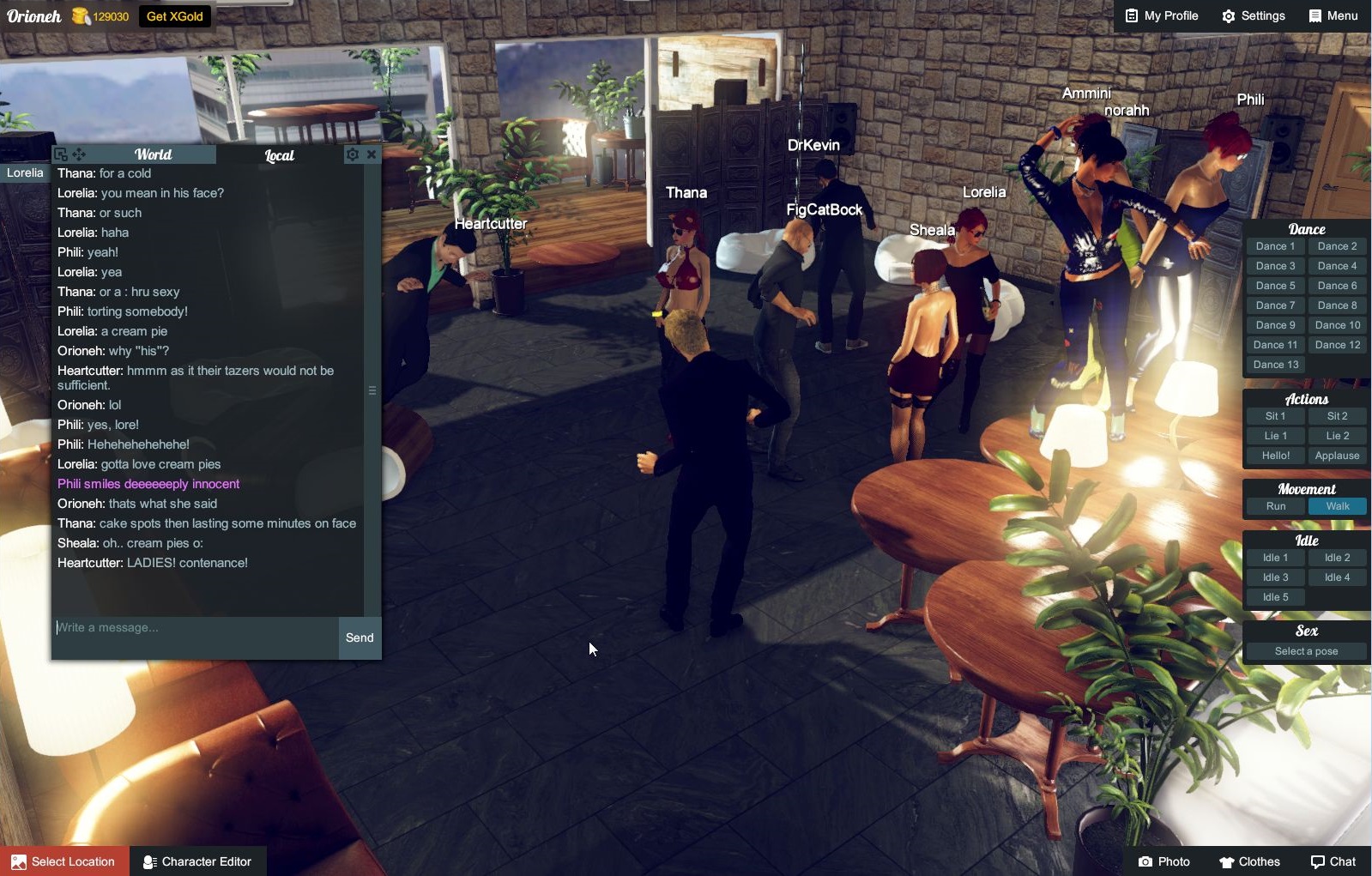Launch the Character Editor
Image resolution: width=1372 pixels, height=876 pixels.
pyautogui.click(x=197, y=861)
